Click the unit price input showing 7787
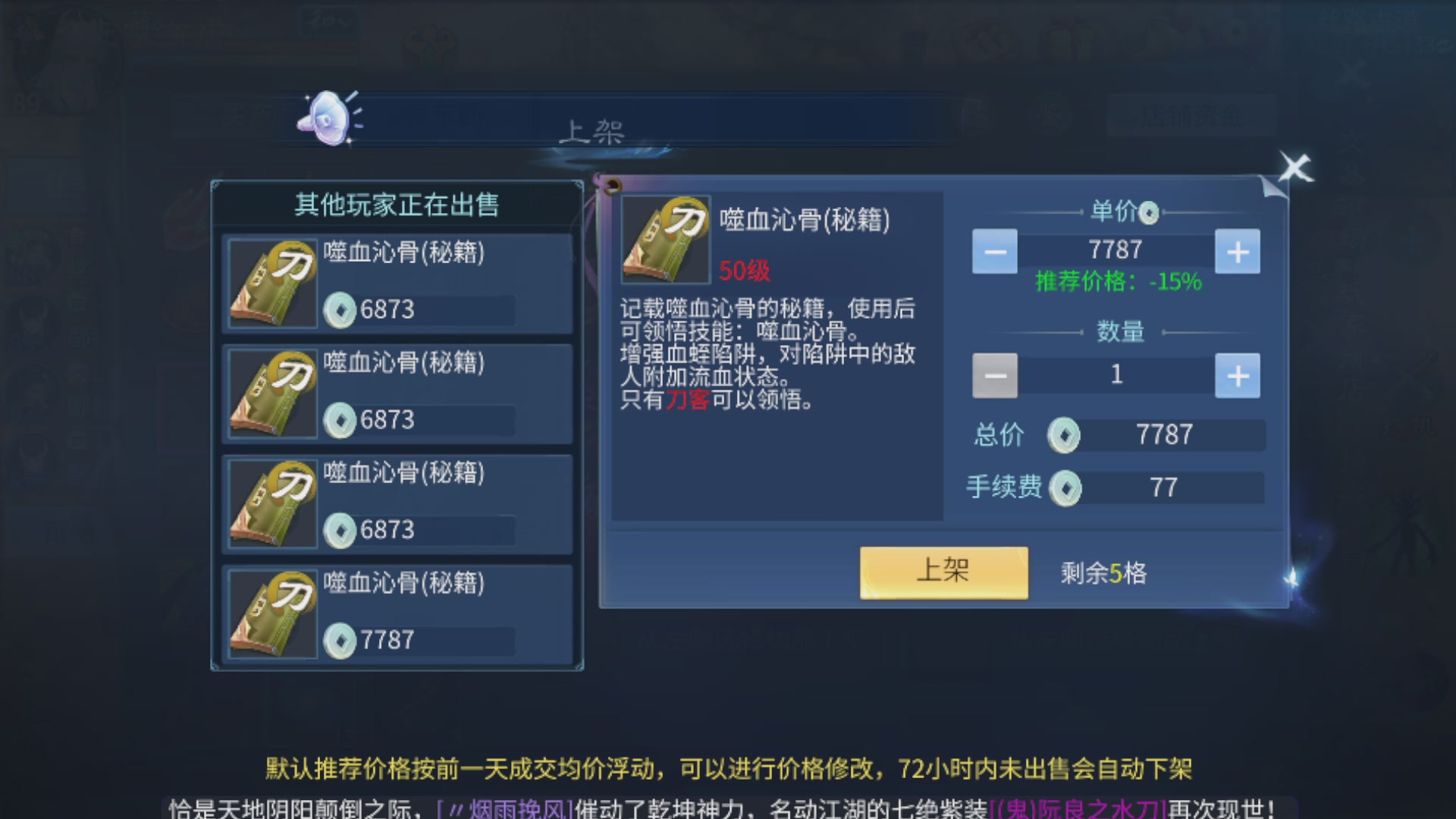The image size is (1456, 819). pyautogui.click(x=1115, y=249)
